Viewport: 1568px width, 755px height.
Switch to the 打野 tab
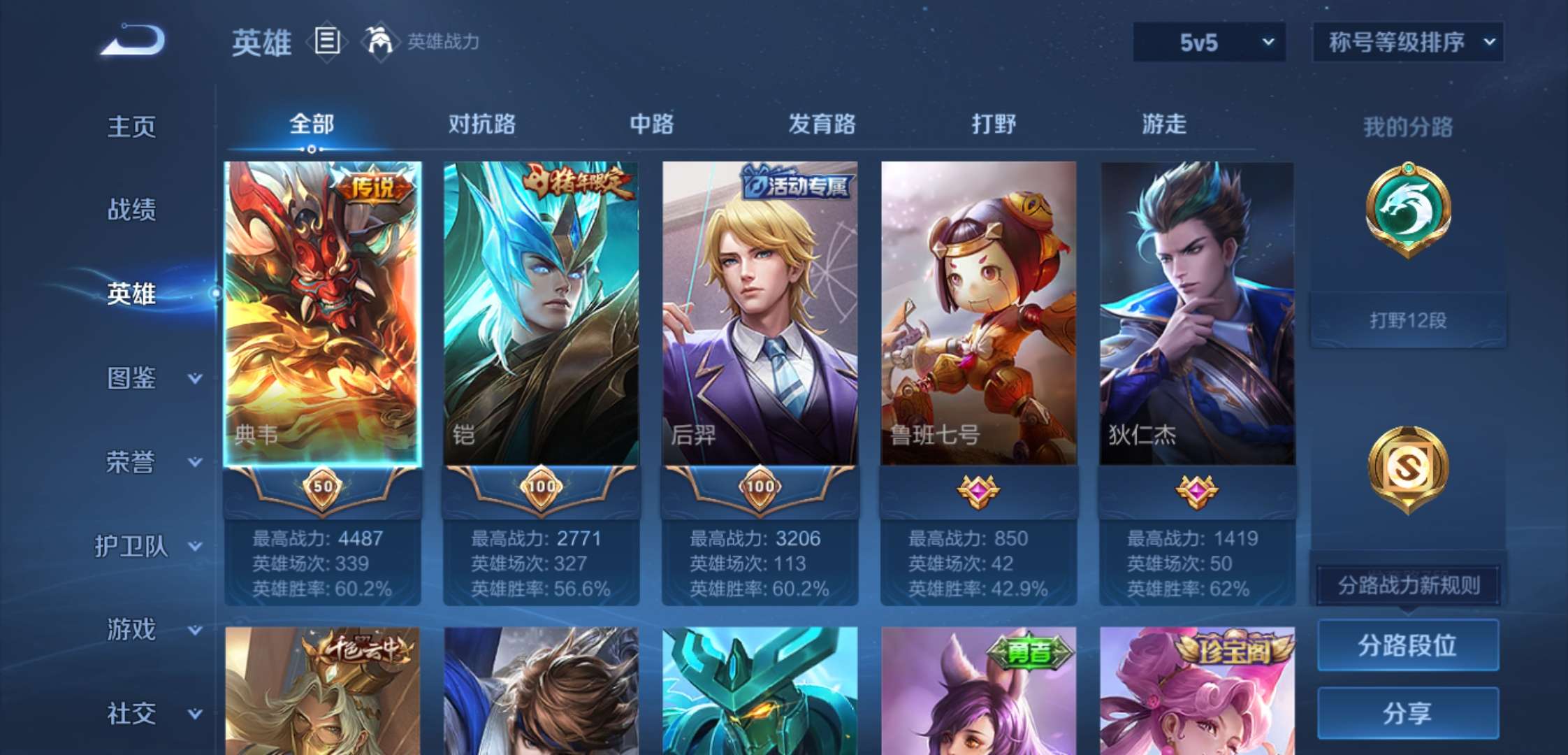tap(994, 124)
